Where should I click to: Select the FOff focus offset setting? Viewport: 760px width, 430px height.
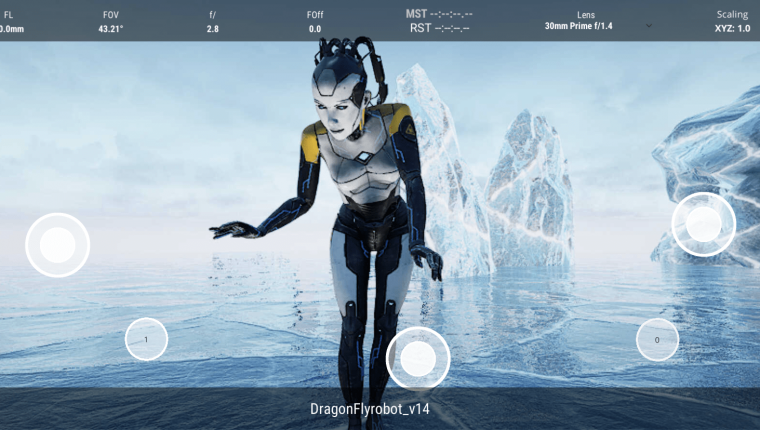point(315,22)
